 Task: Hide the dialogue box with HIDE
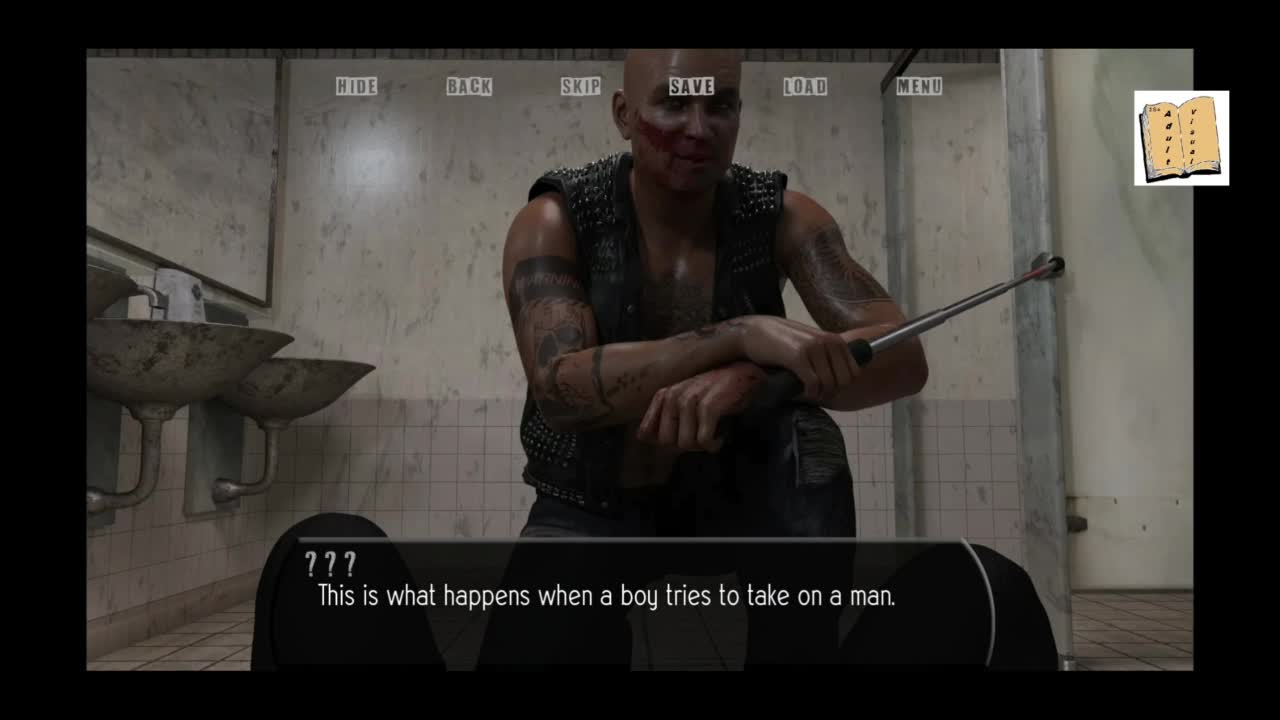pos(356,86)
